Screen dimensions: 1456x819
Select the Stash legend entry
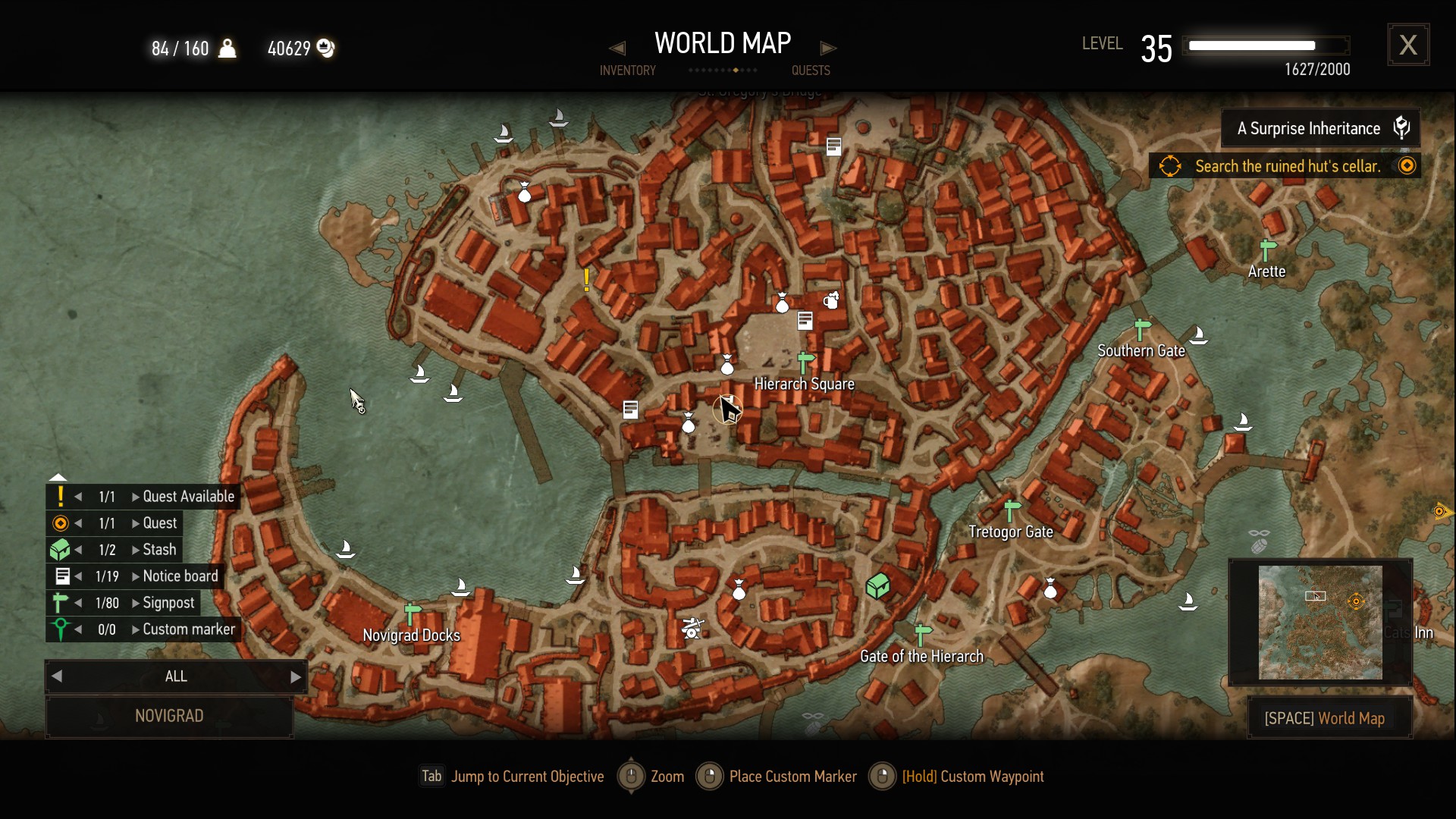(159, 550)
